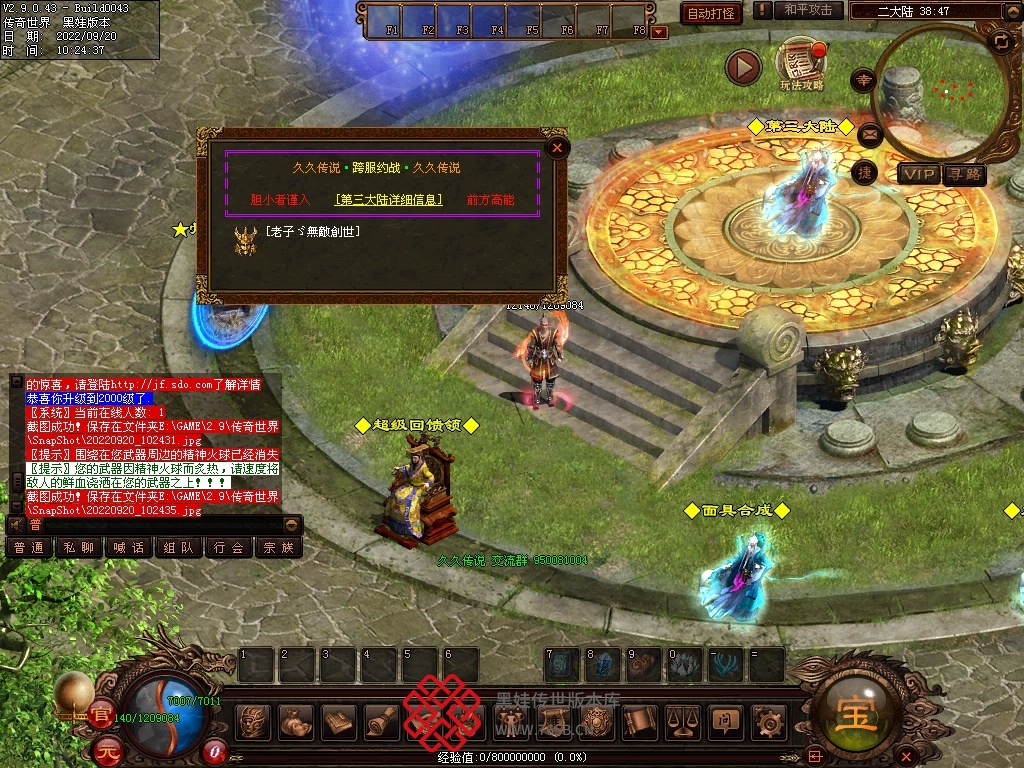Select the 喊话 shout channel
This screenshot has height=768, width=1024.
coord(129,547)
